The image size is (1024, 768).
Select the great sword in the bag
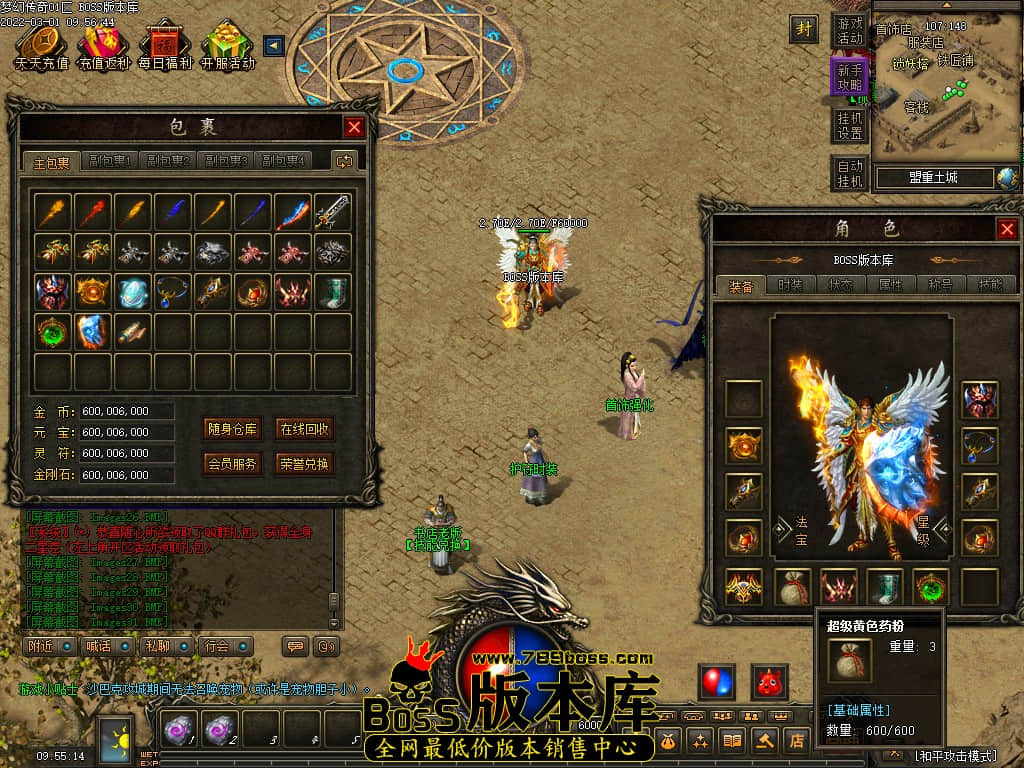pos(333,211)
